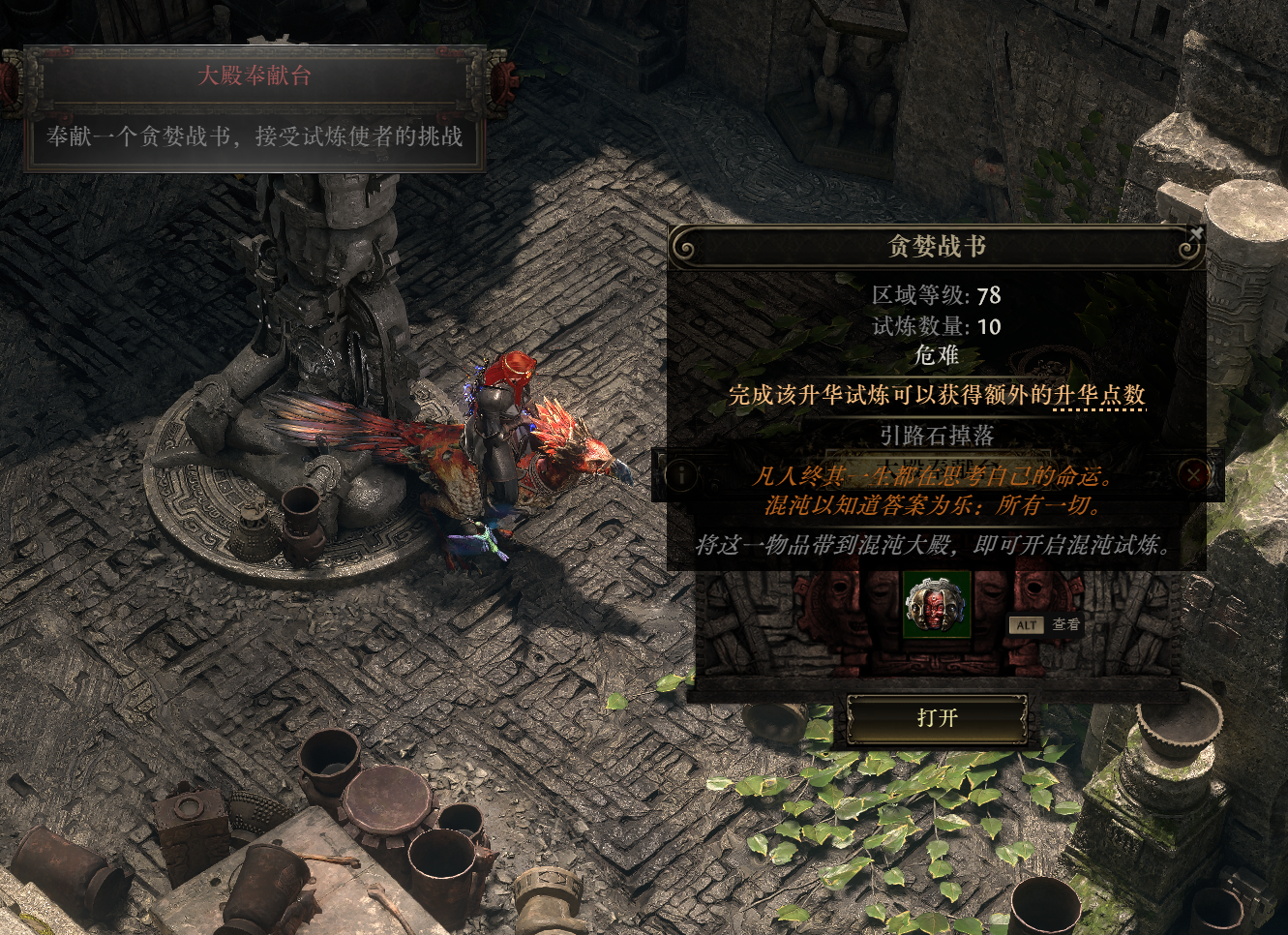
Task: Select the 贪婪战书 mask item slot
Action: point(936,604)
